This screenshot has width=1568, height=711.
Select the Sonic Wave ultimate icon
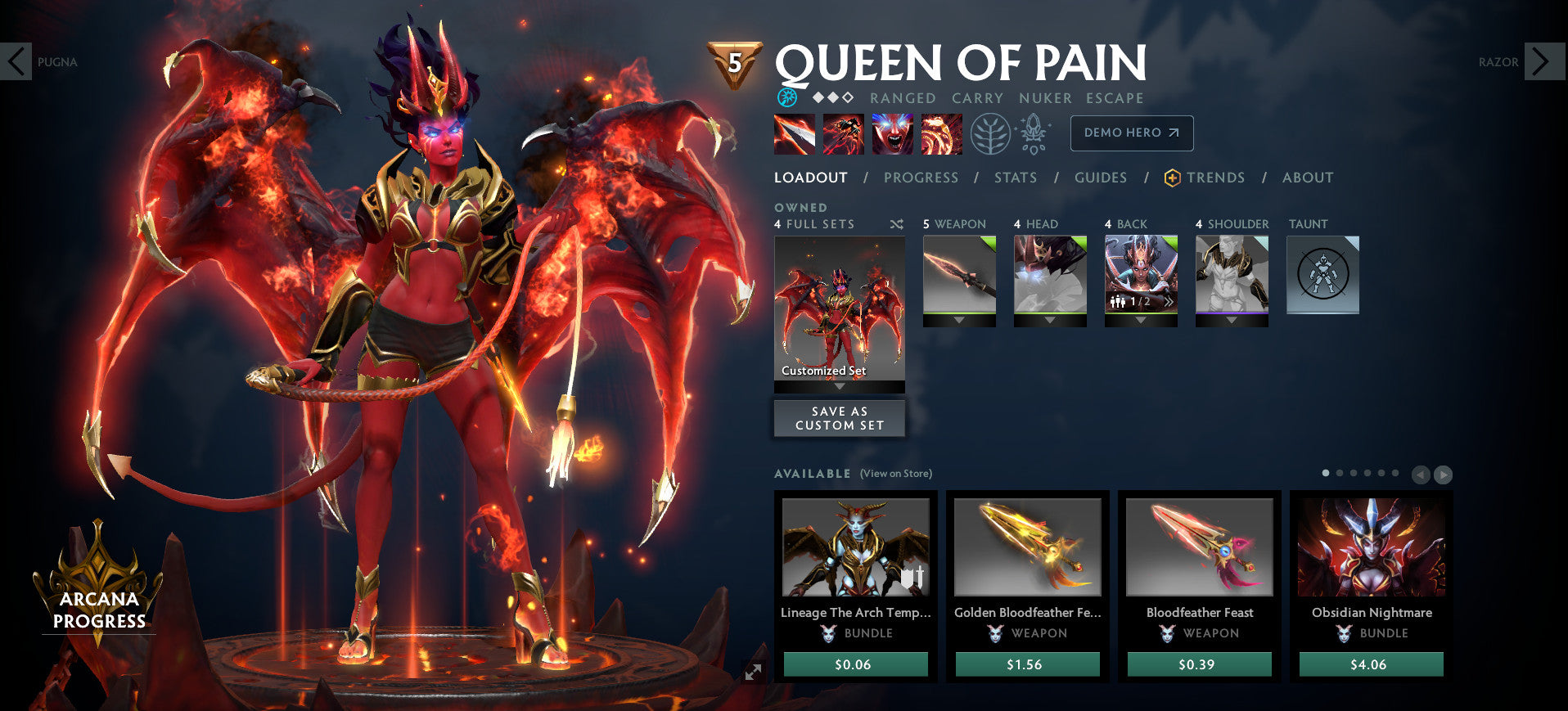pyautogui.click(x=940, y=133)
